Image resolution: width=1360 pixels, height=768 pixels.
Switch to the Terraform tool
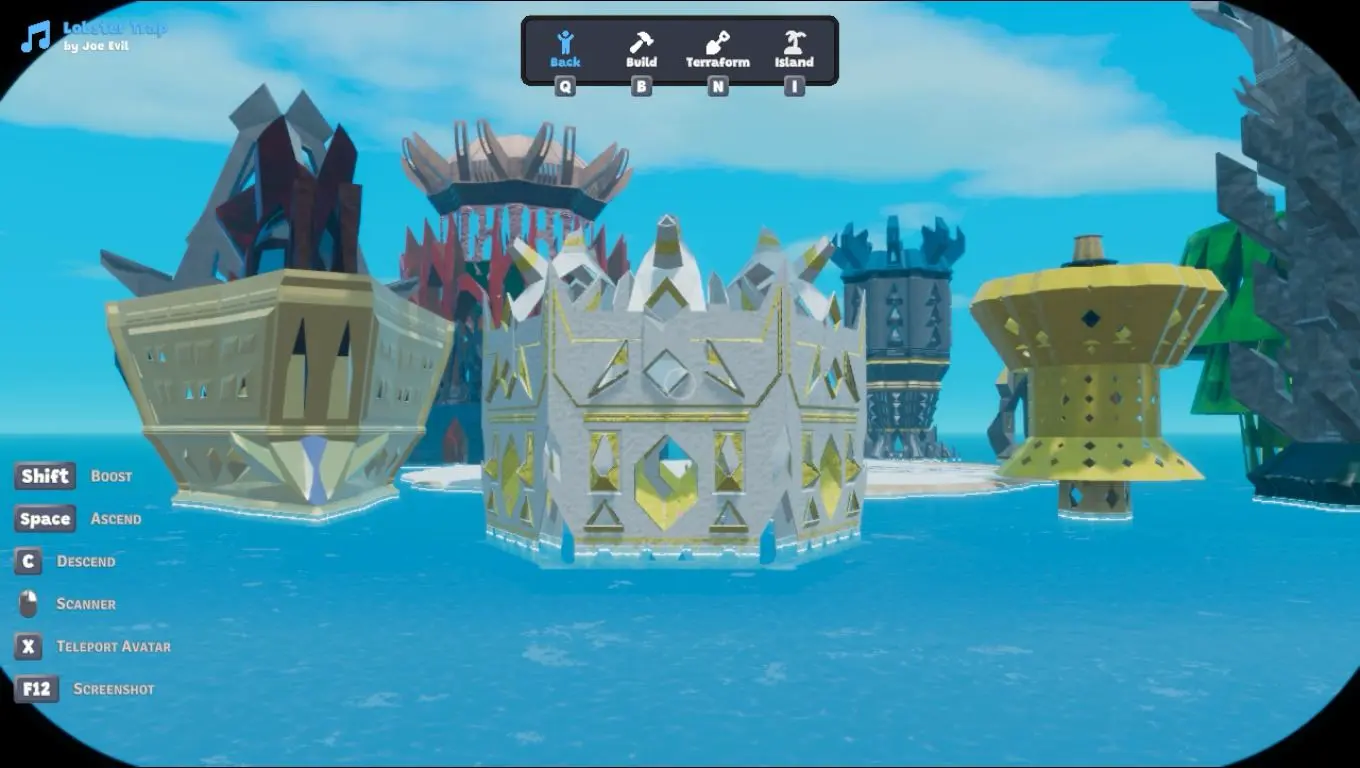717,49
